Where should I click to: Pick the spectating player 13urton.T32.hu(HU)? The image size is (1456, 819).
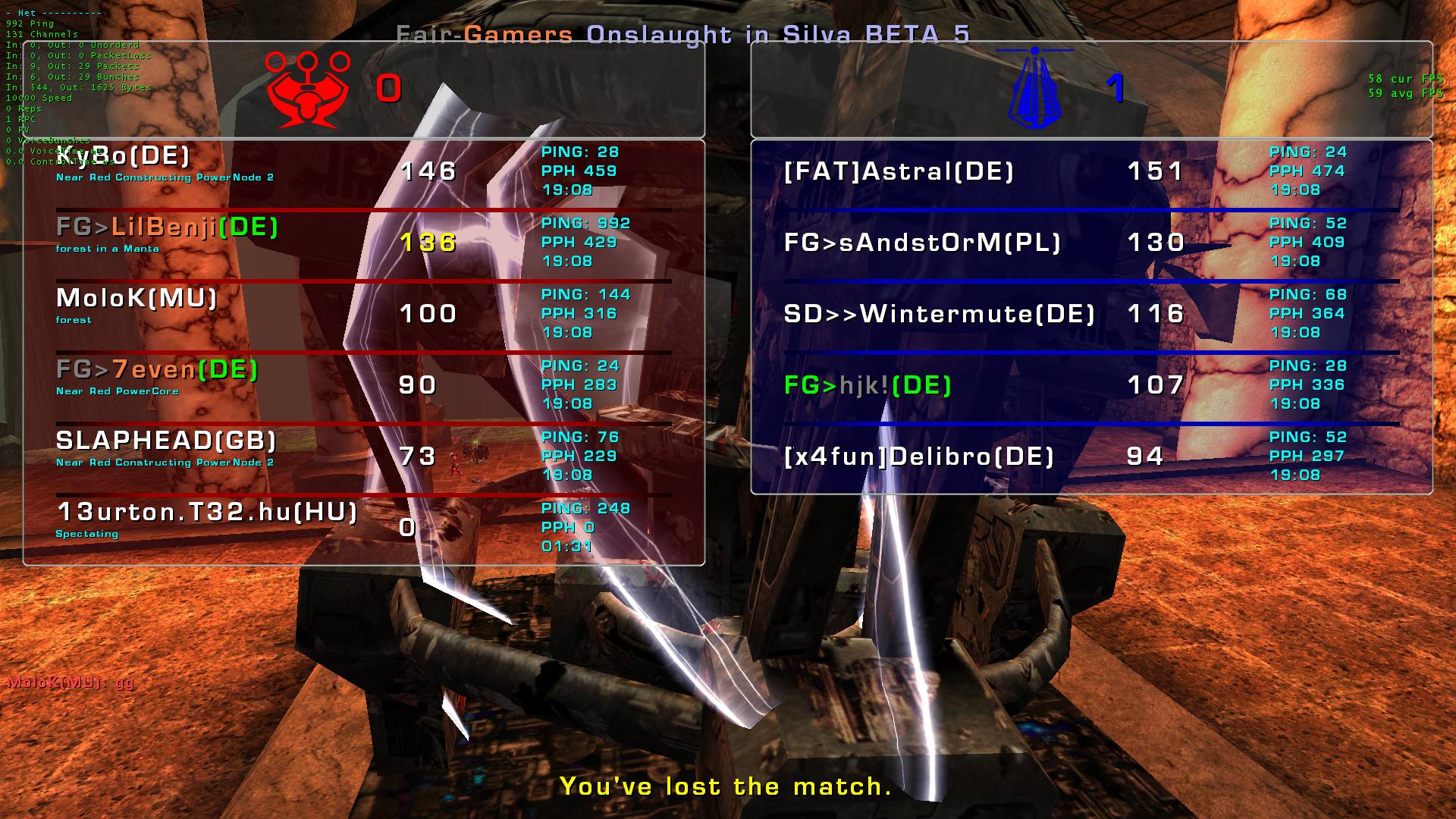(207, 512)
